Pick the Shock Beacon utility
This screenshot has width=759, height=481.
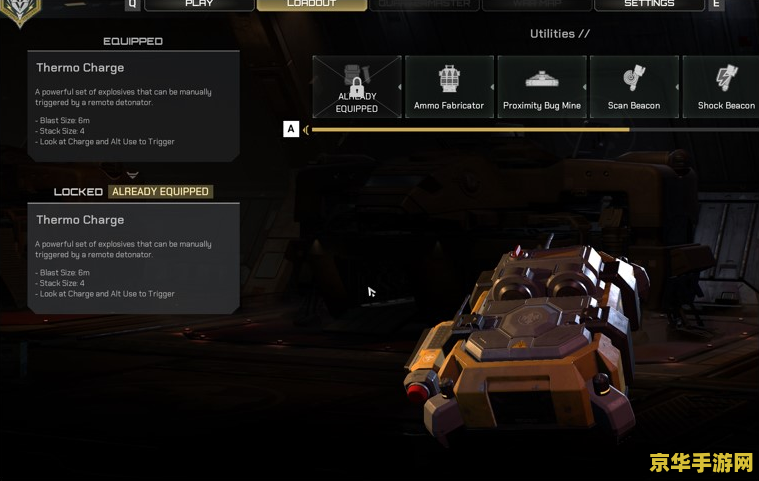click(x=725, y=87)
